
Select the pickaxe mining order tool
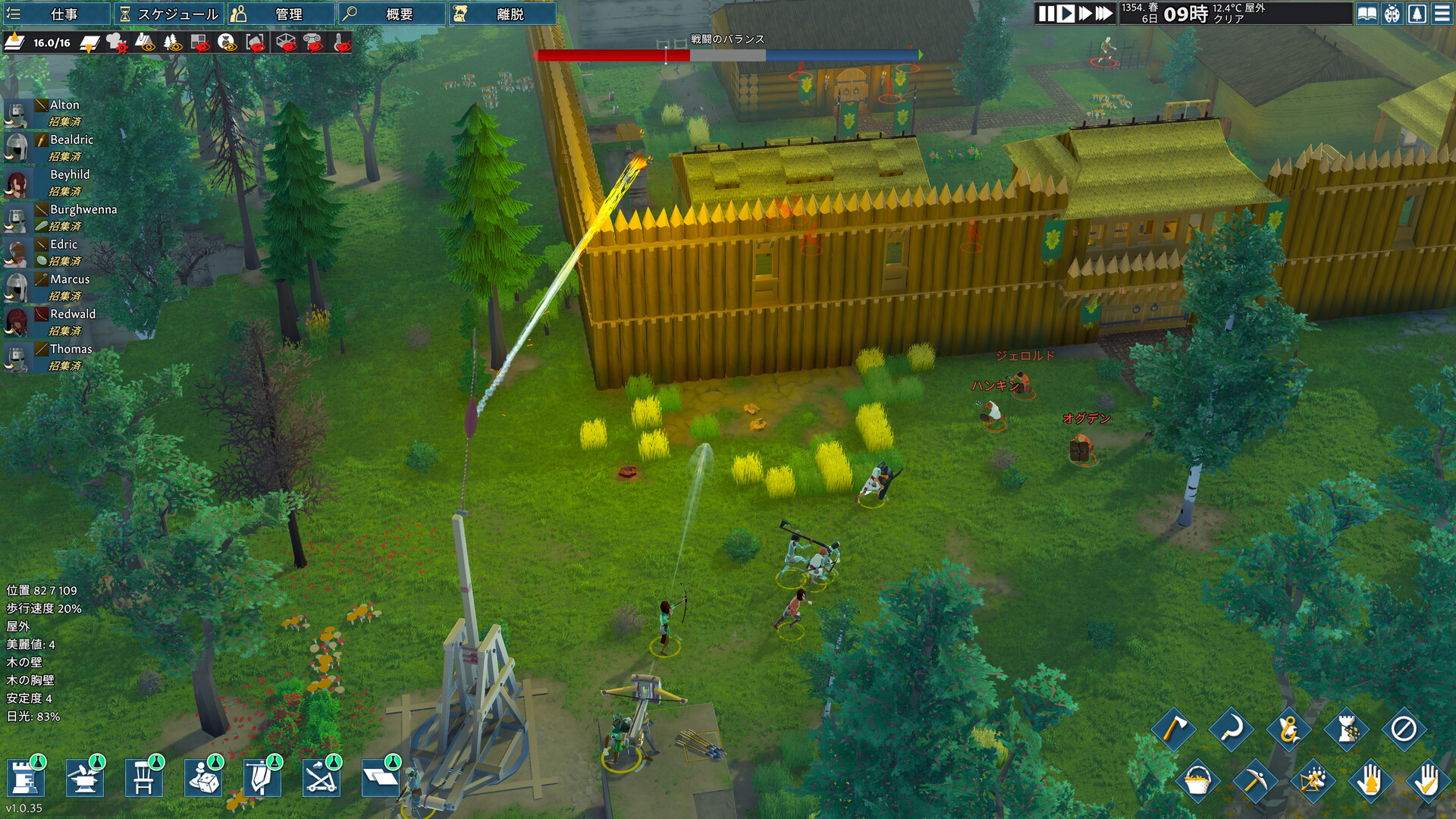[x=1257, y=782]
